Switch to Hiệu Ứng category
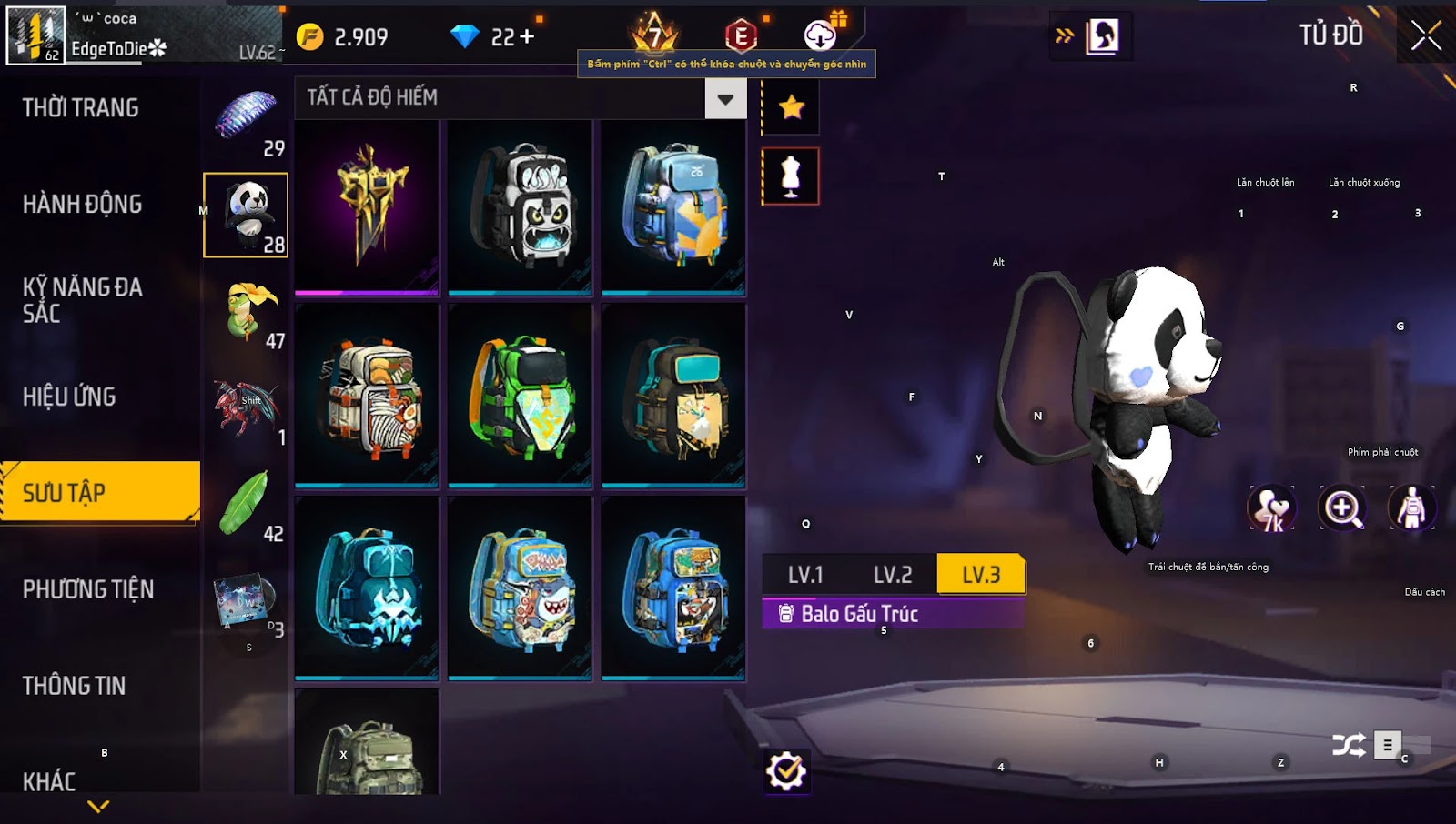 [x=70, y=397]
